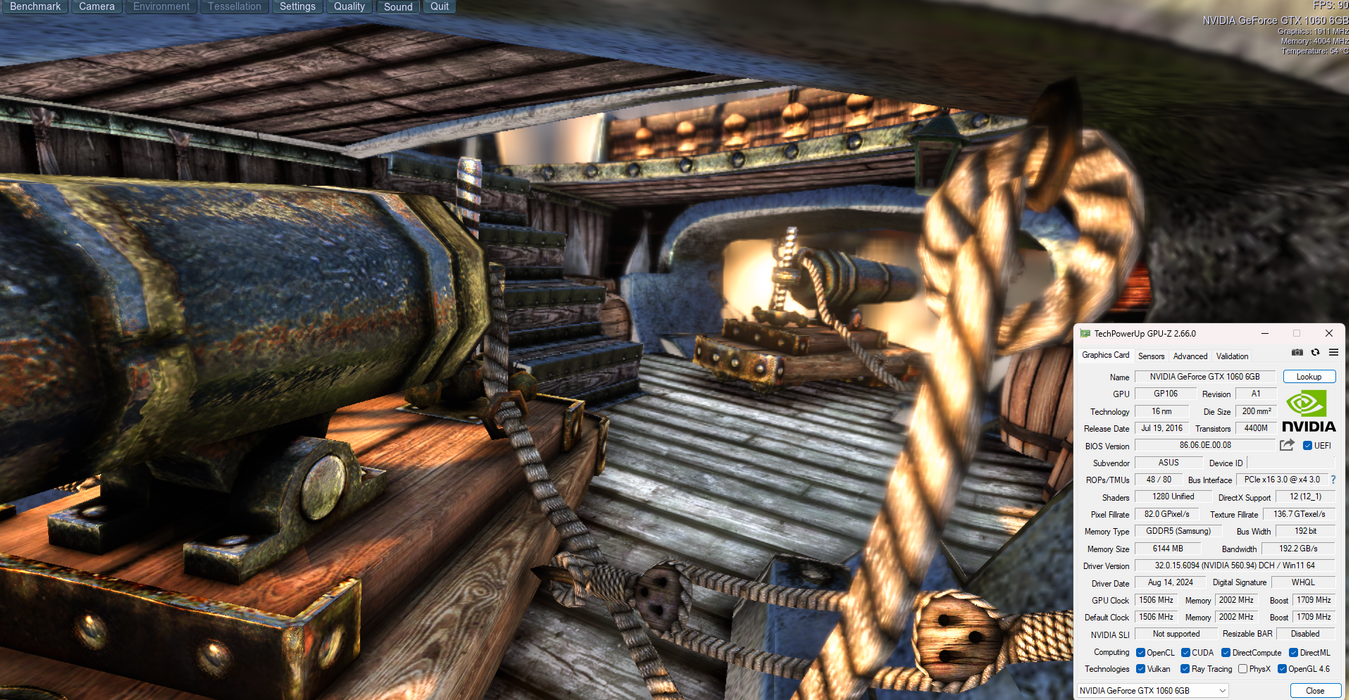The image size is (1349, 700).
Task: Quit the benchmark application
Action: [x=440, y=7]
